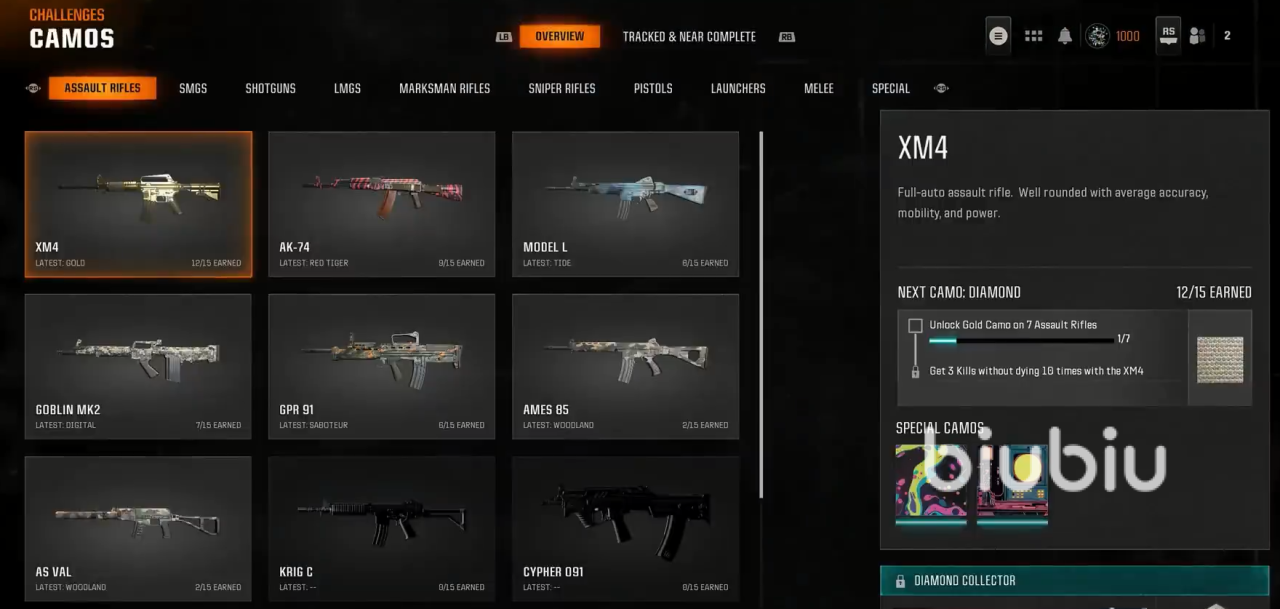Switch to the Shotguns category

point(270,89)
